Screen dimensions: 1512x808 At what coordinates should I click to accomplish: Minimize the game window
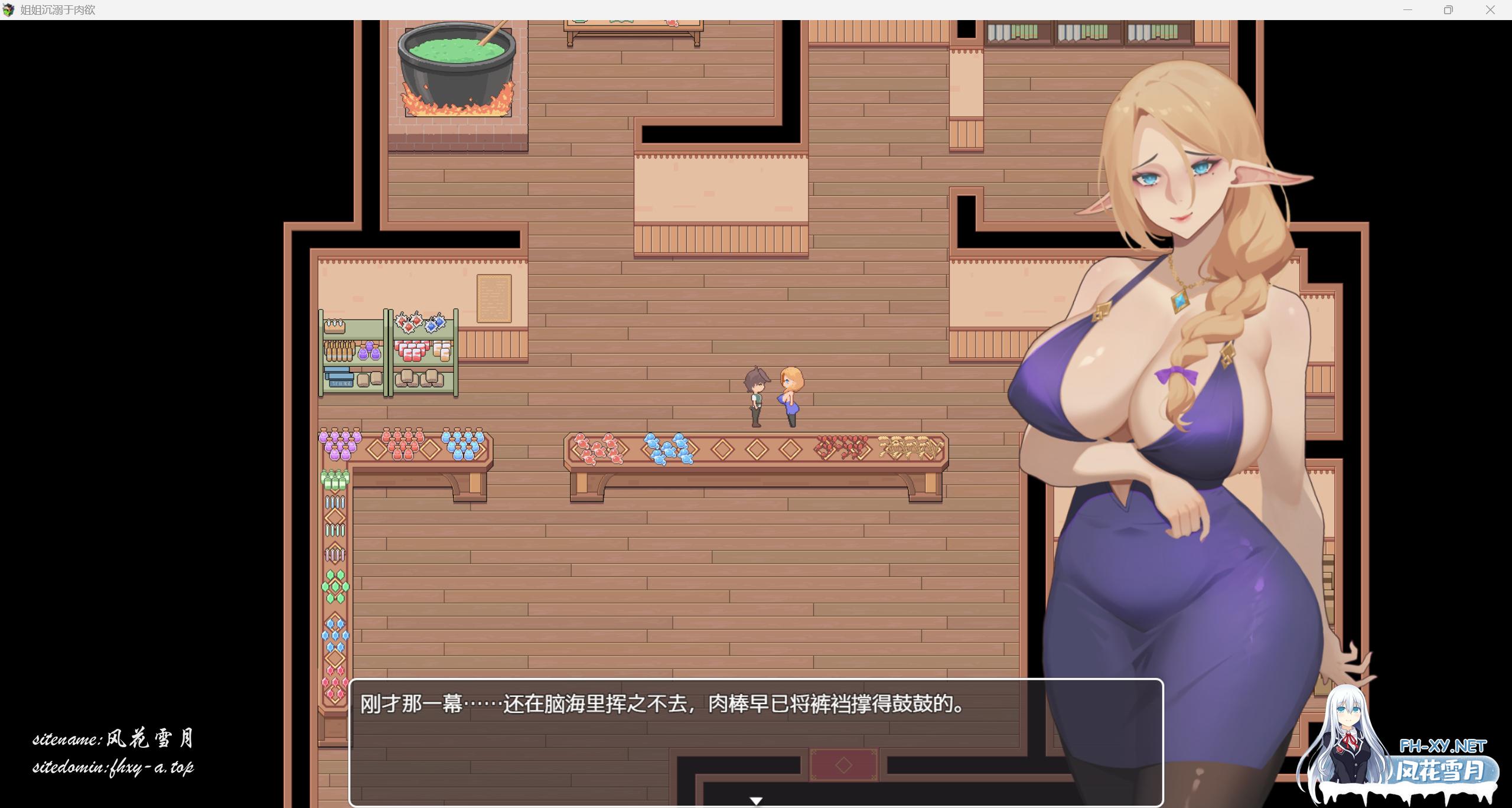coord(1407,10)
